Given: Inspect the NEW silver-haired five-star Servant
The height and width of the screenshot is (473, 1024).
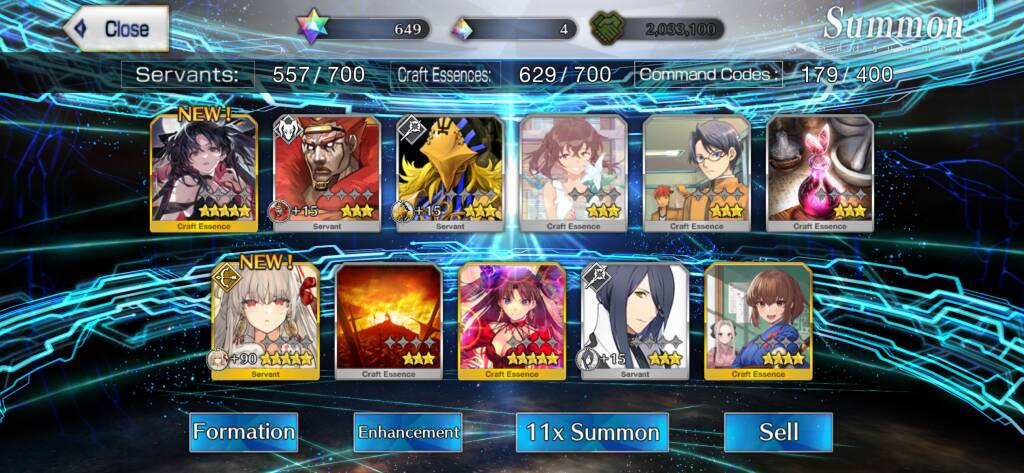Looking at the screenshot, I should click(x=266, y=320).
